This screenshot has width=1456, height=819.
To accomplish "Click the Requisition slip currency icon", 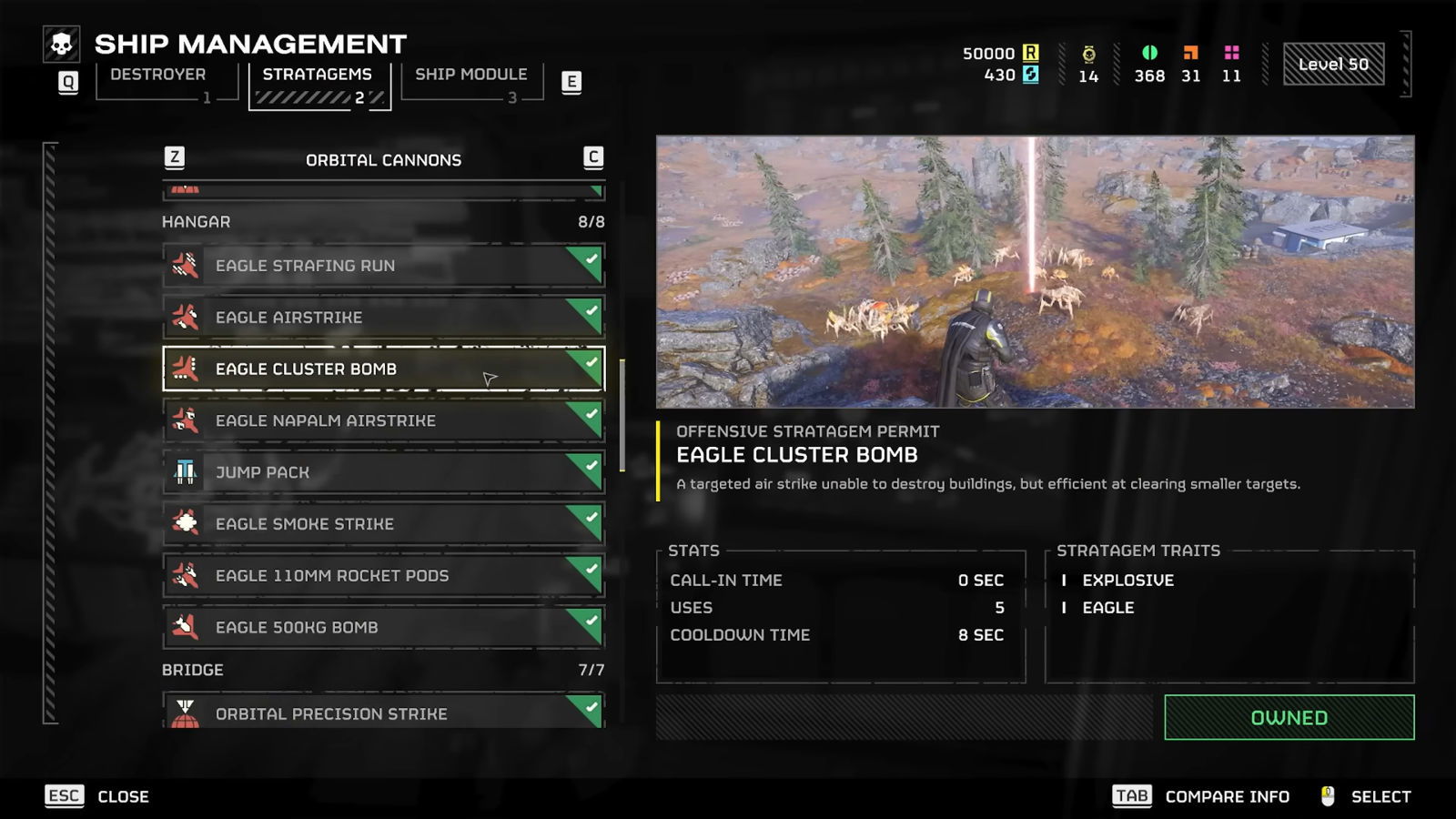I will tap(1033, 53).
